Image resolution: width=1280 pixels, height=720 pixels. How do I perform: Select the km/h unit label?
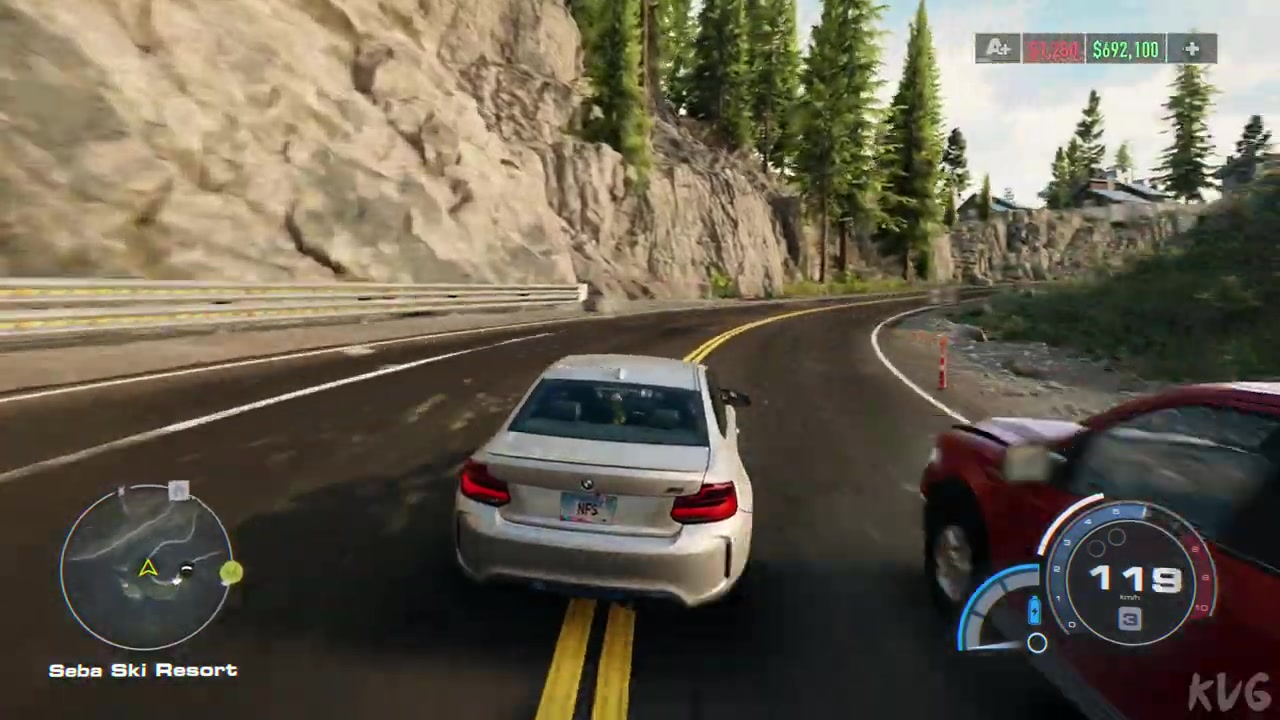(x=1129, y=596)
